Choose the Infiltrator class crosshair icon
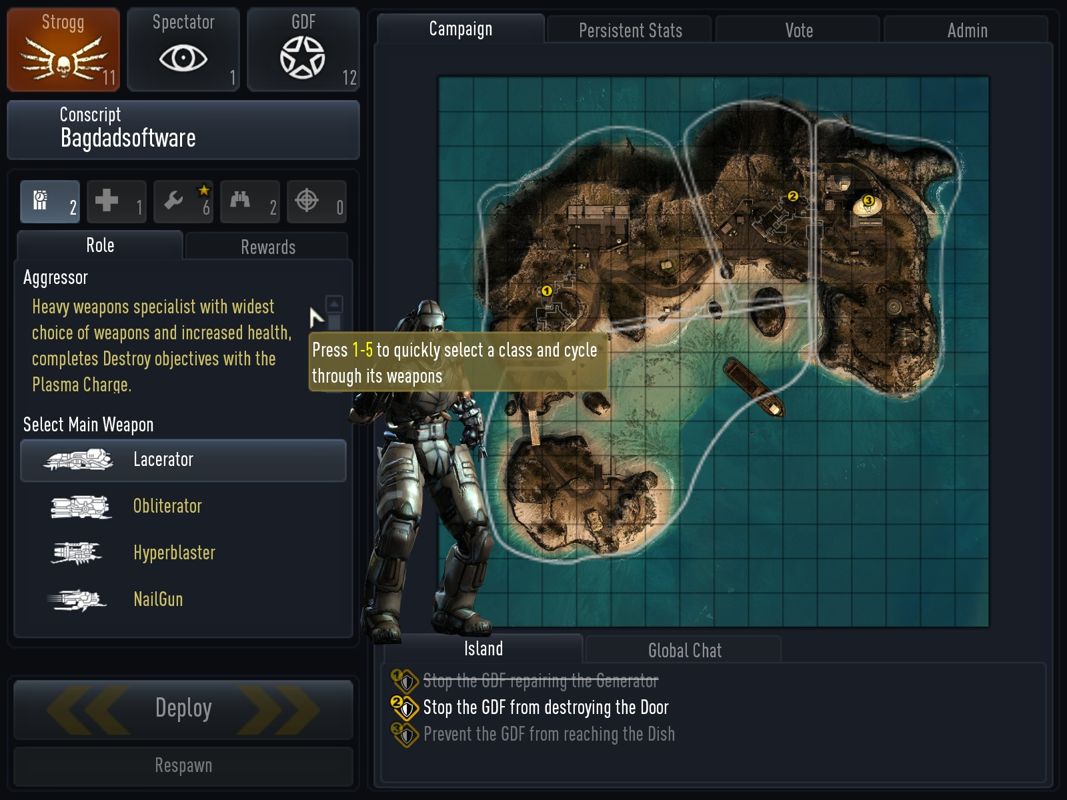 click(316, 202)
